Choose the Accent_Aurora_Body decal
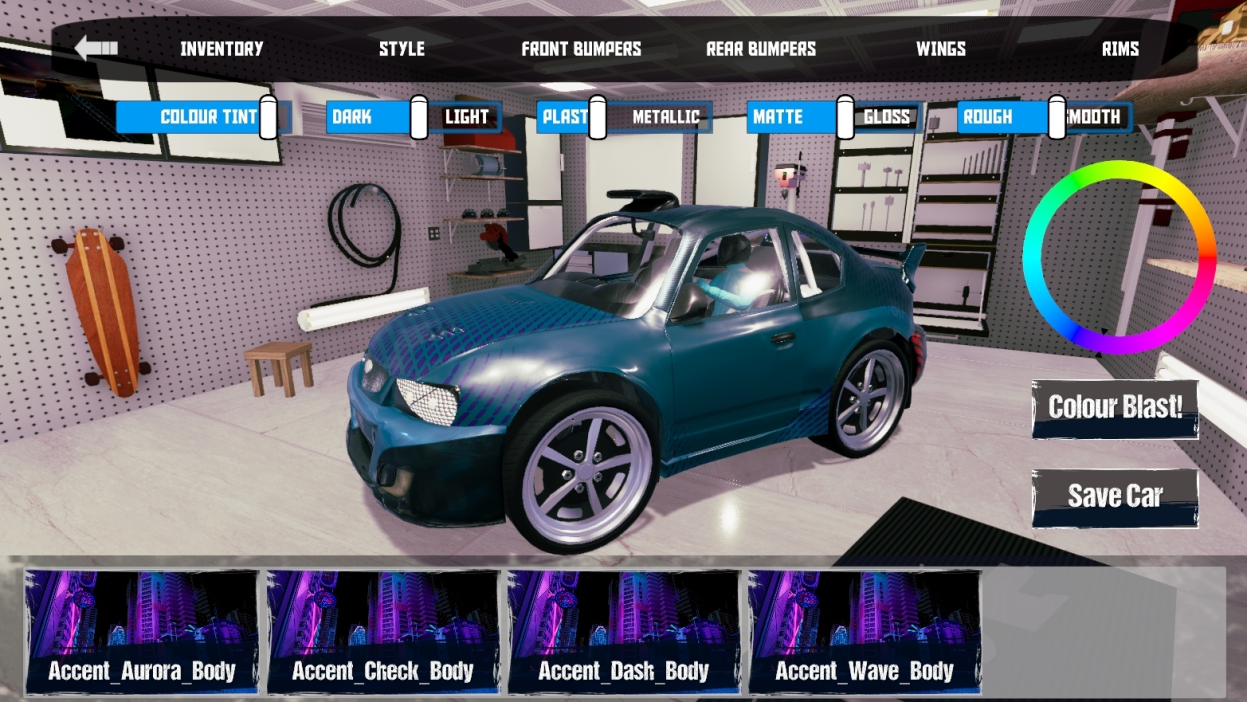The width and height of the screenshot is (1247, 702). [x=141, y=632]
